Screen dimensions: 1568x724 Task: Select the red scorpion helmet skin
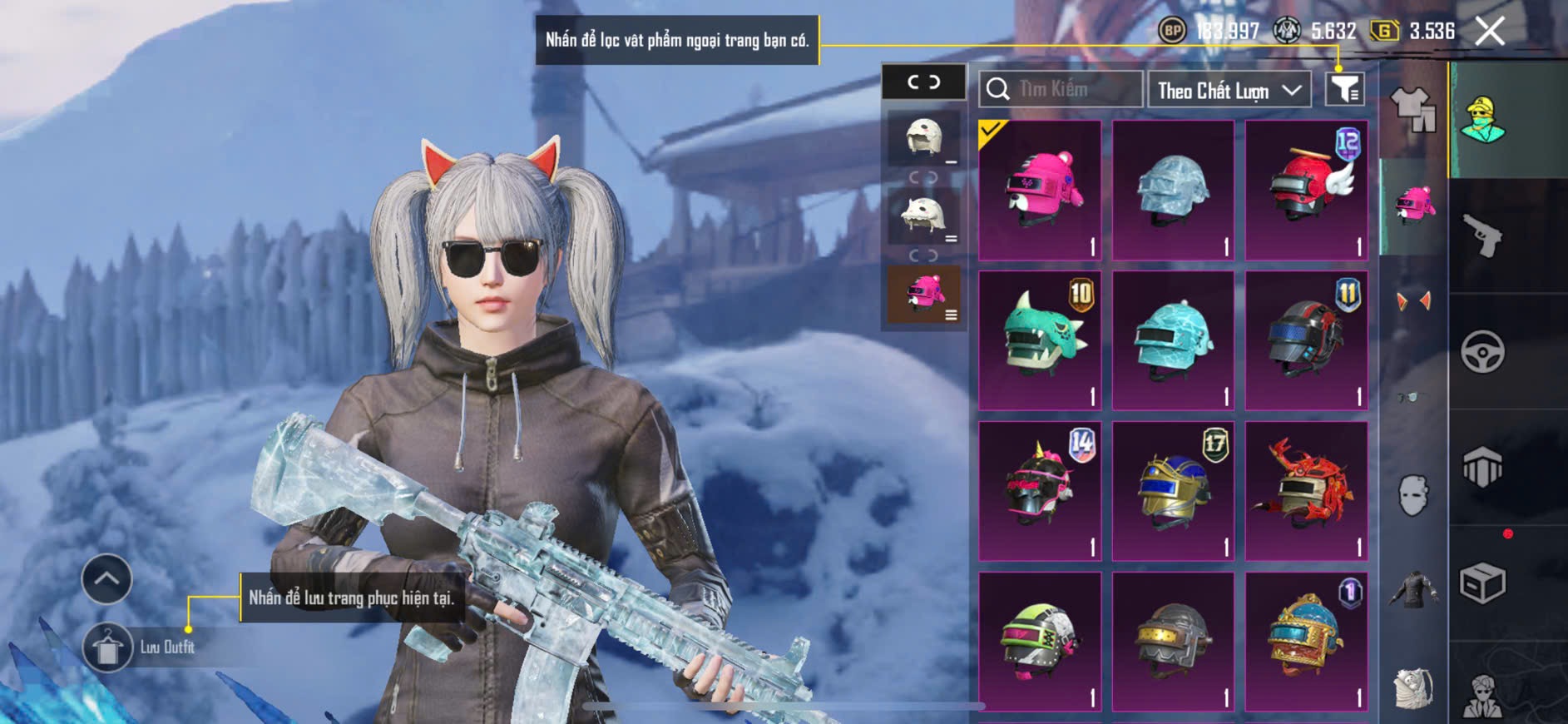(1306, 491)
